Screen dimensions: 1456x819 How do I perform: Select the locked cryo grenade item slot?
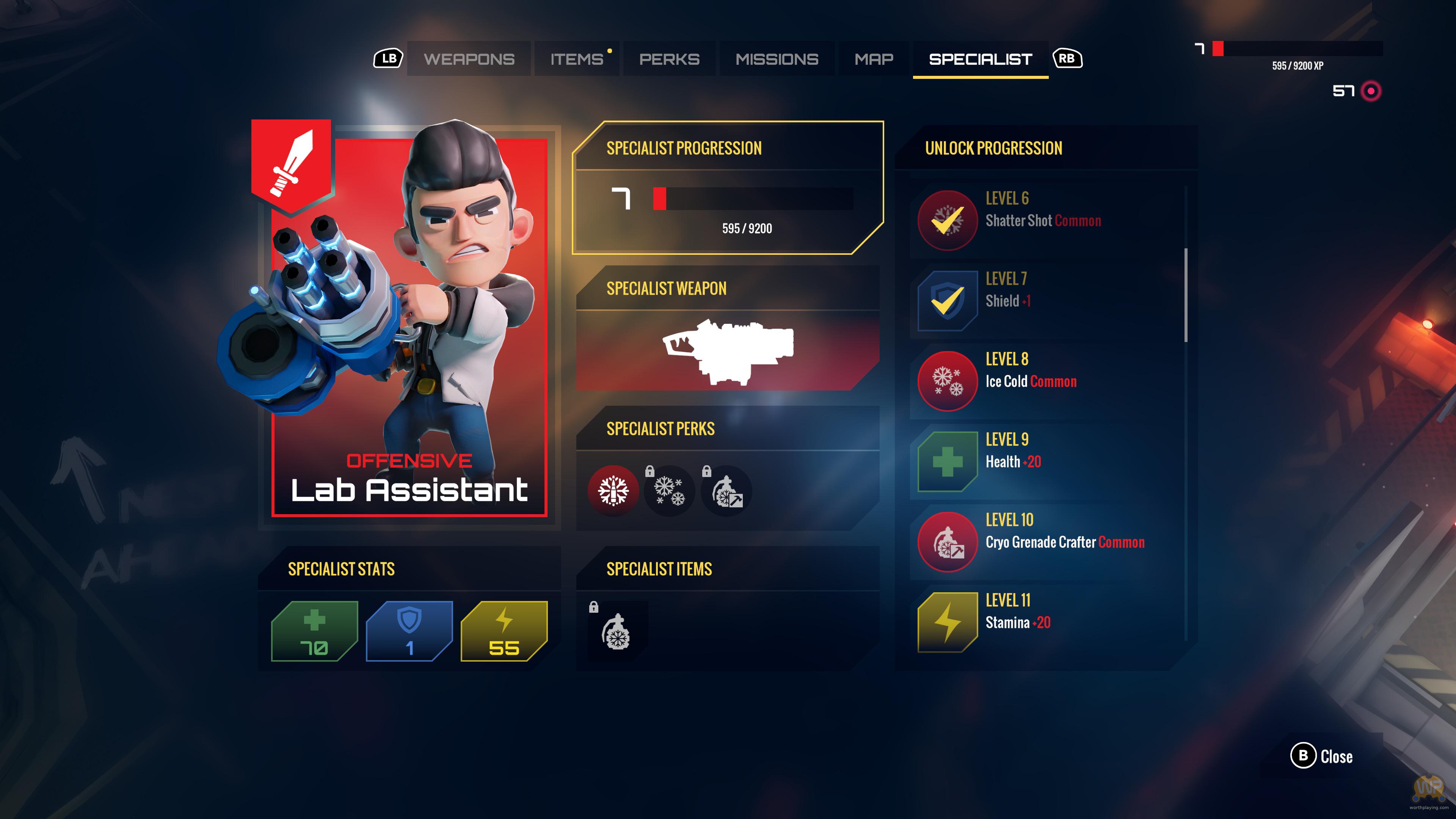617,631
